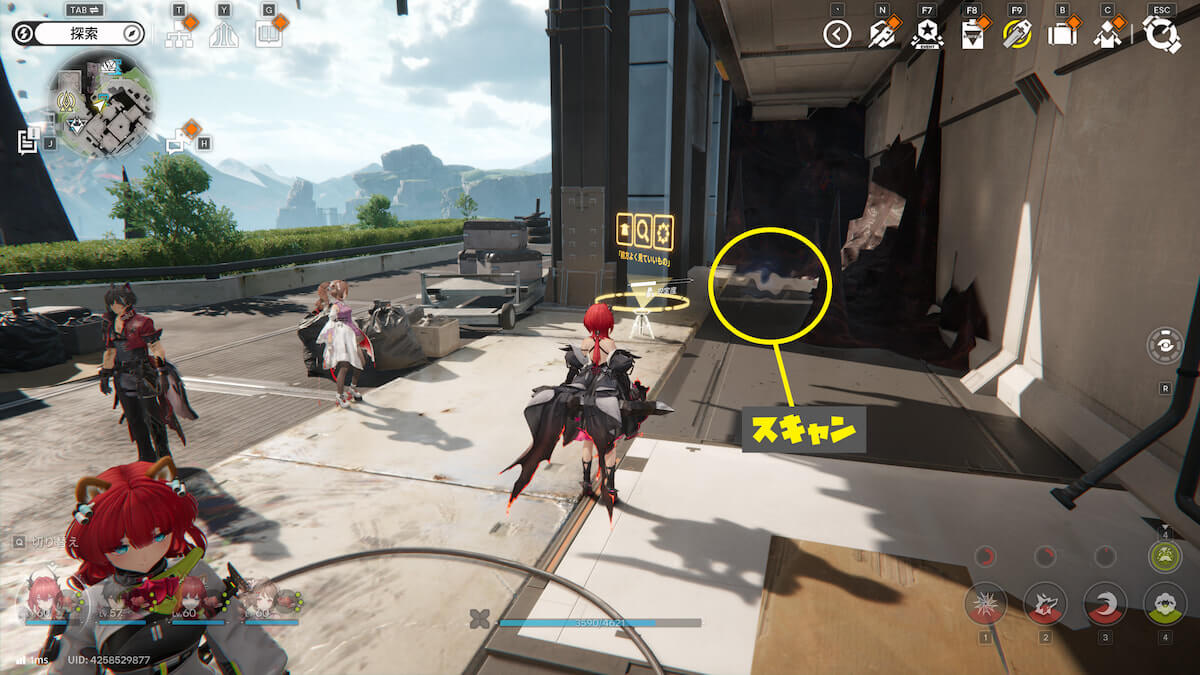Image resolution: width=1200 pixels, height=675 pixels.
Task: Open the tech tree flowchart icon
Action: [180, 35]
